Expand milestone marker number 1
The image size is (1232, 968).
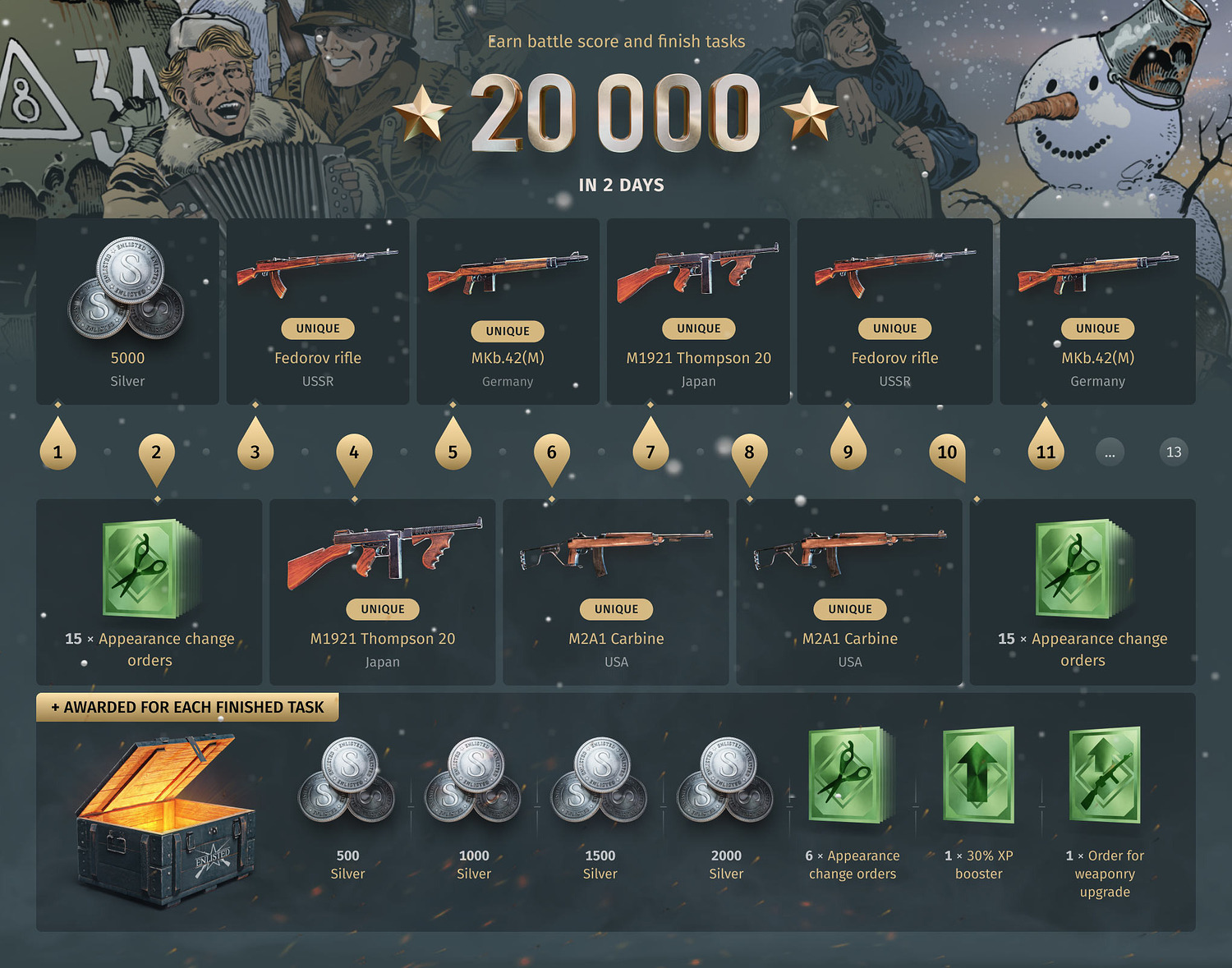point(57,450)
